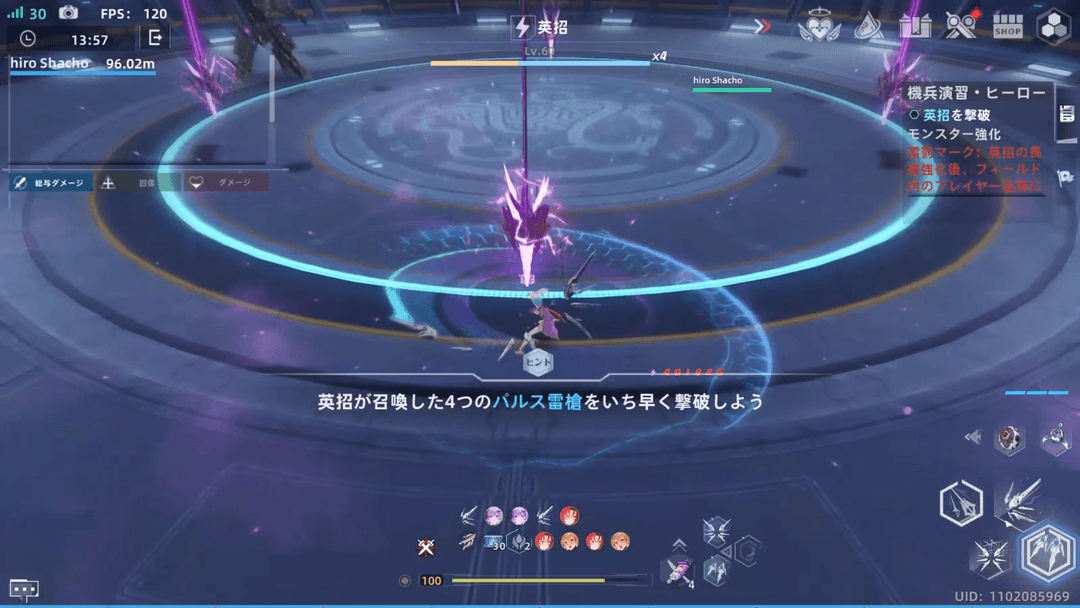Trigger the large glowing hexagon attack button

1049,552
